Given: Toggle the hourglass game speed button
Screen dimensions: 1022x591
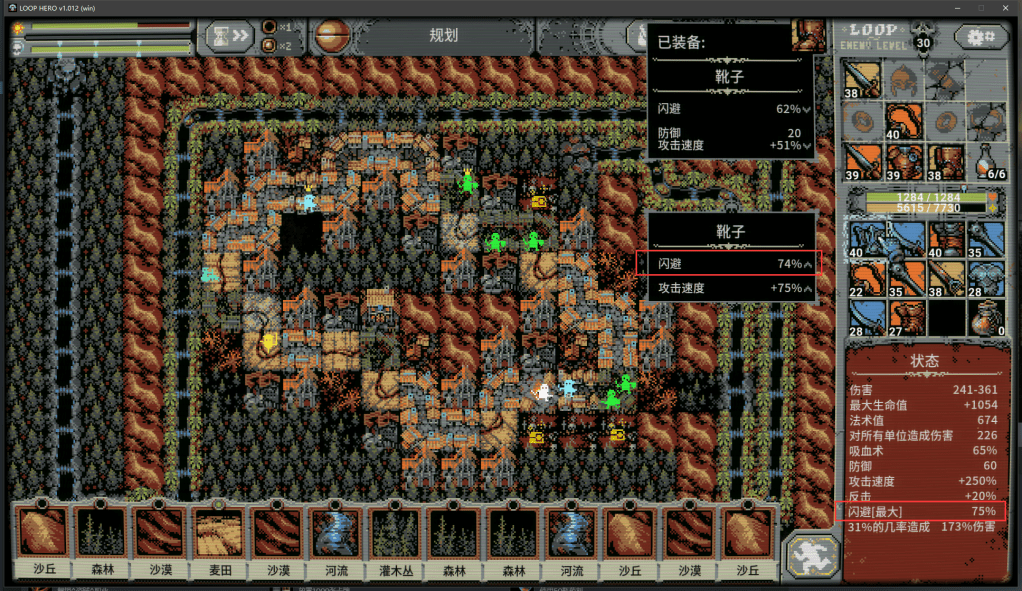Looking at the screenshot, I should (x=230, y=36).
